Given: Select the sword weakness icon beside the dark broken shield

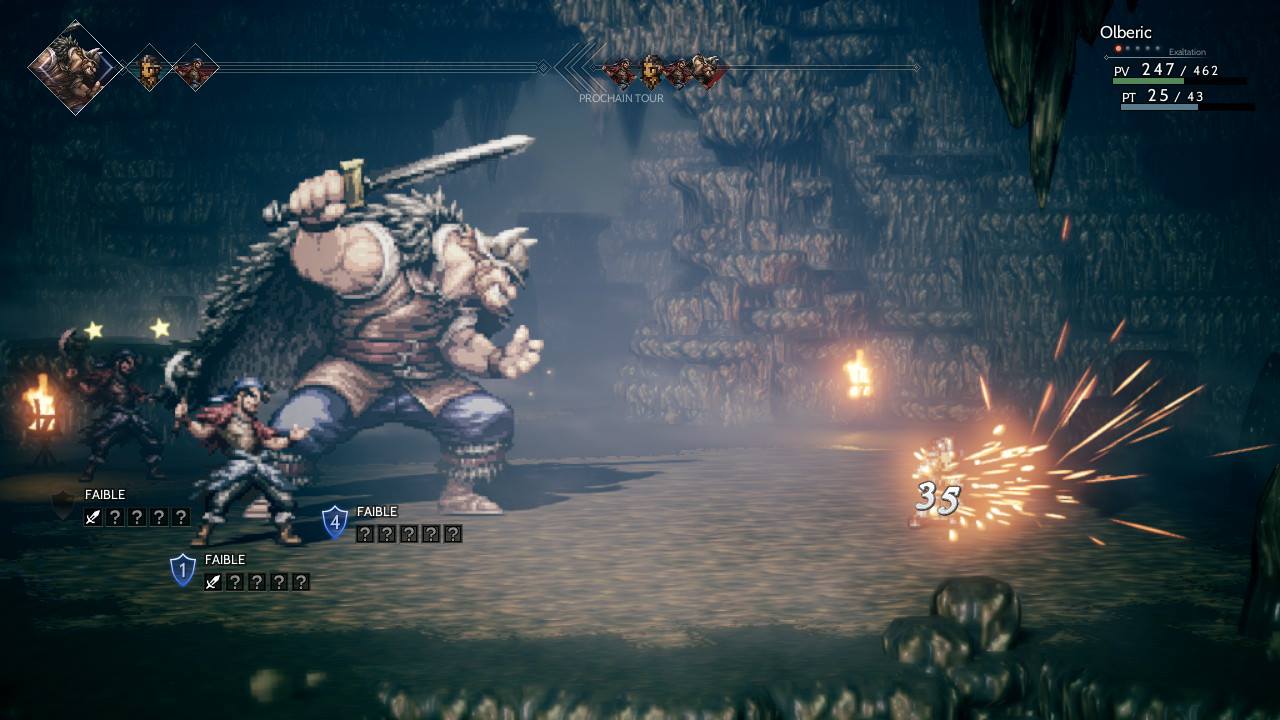Looking at the screenshot, I should click(x=93, y=517).
